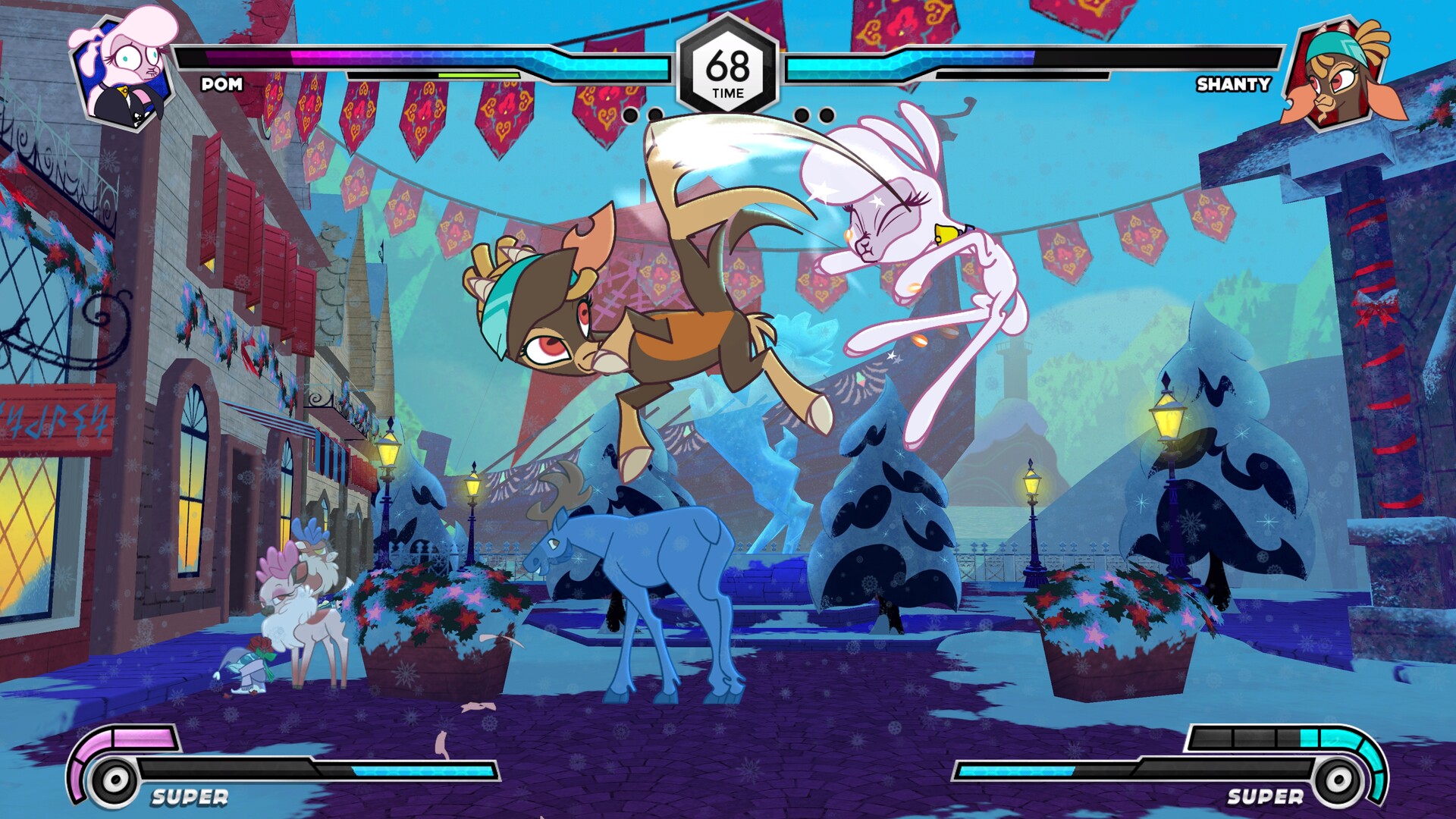
Task: Toggle Pom's first round win pip
Action: pos(631,114)
